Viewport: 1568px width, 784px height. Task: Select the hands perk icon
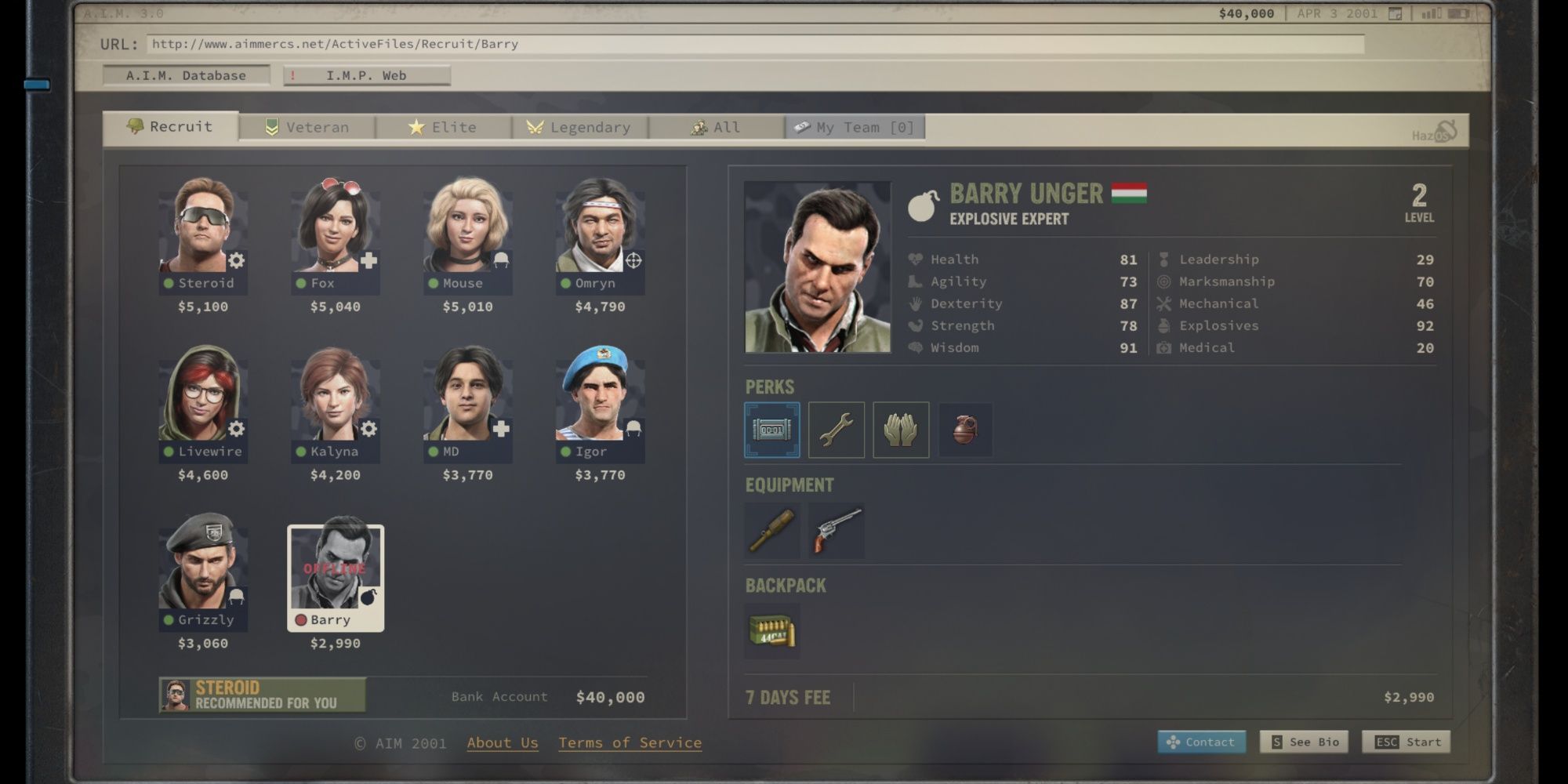pyautogui.click(x=901, y=430)
